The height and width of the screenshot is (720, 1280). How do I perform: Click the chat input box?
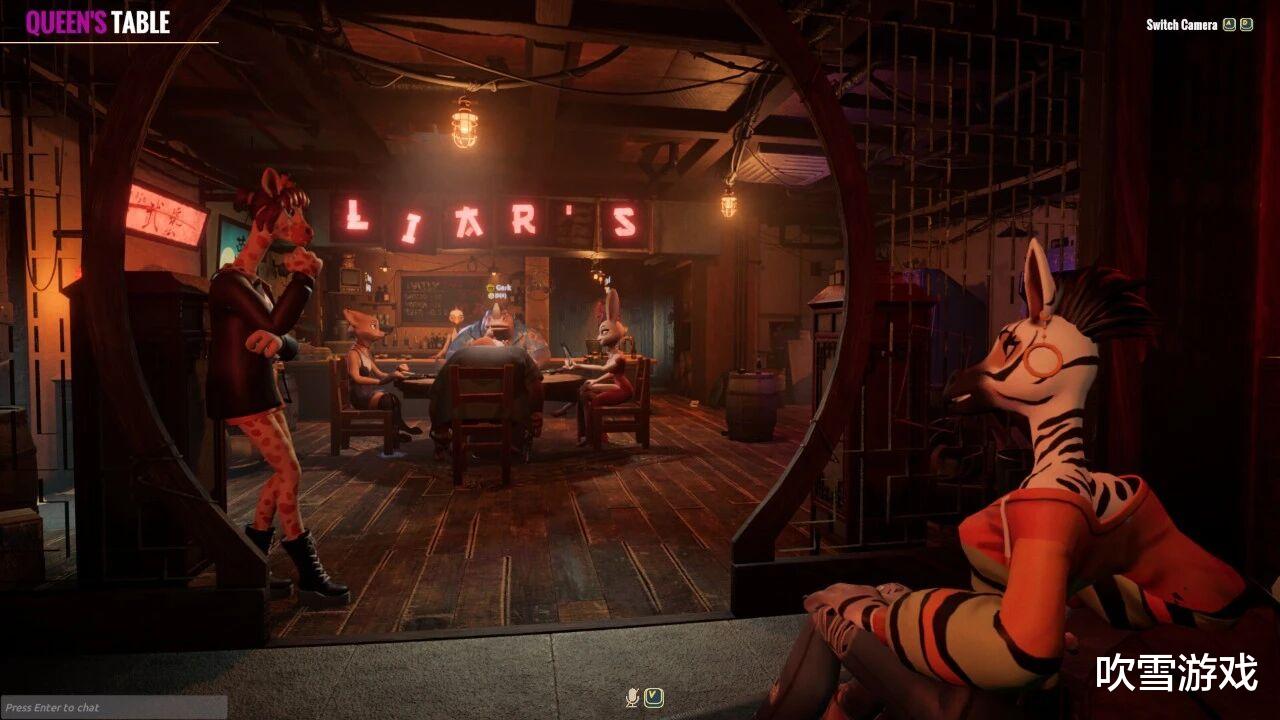(x=113, y=707)
